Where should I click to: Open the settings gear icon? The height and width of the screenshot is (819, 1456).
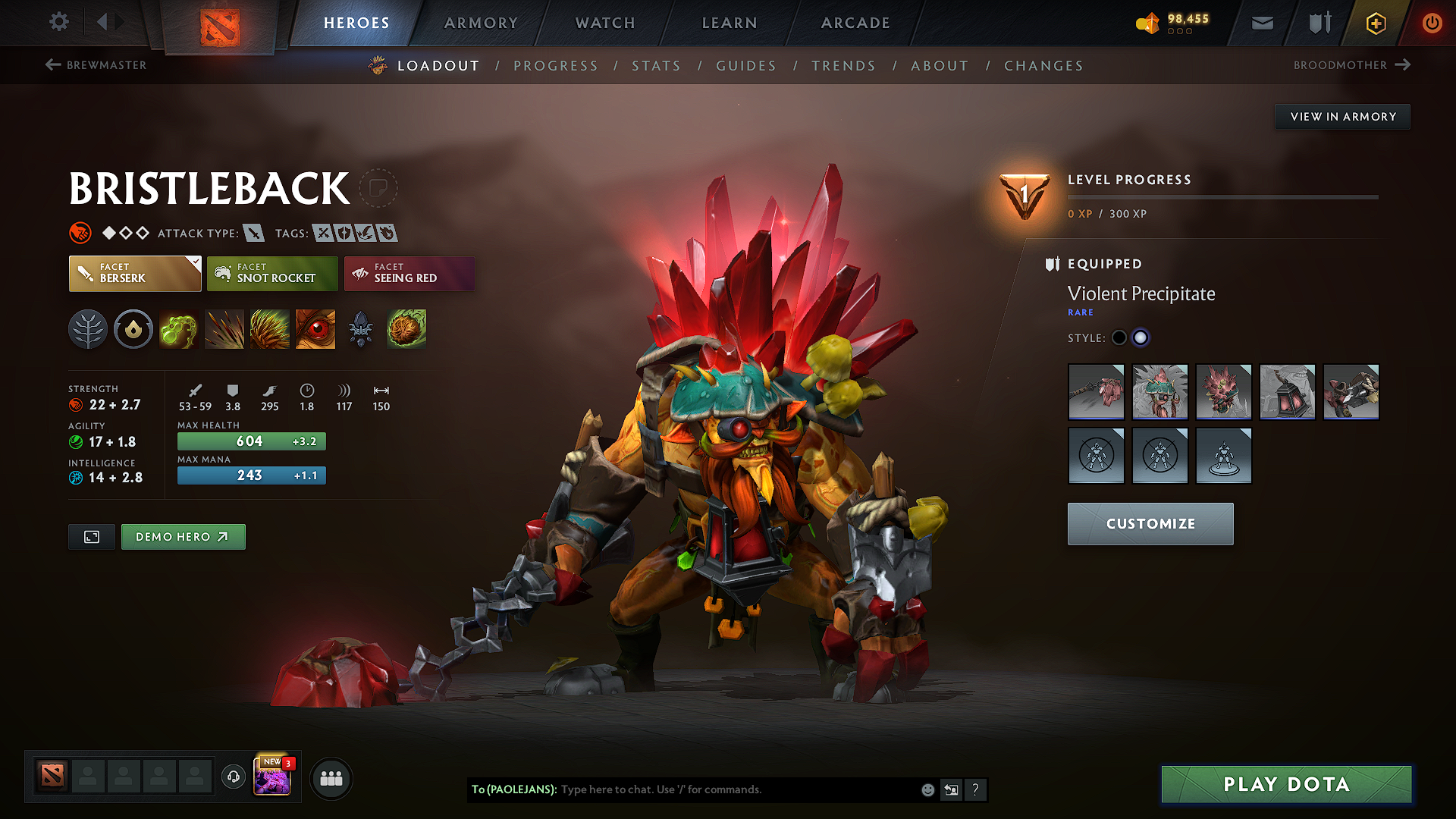58,23
